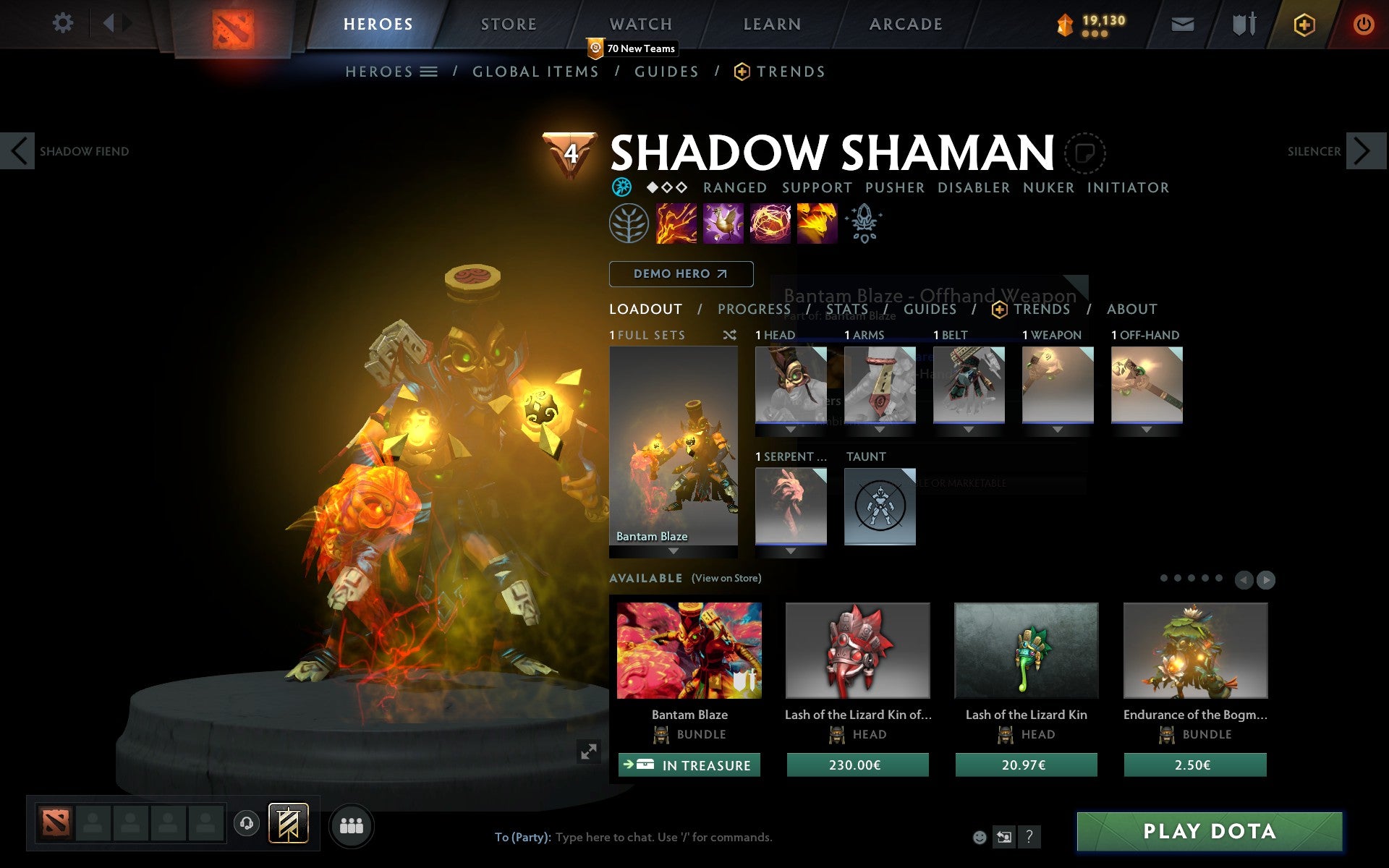Click the hero complexity diamond indicator
Viewport: 1389px width, 868px height.
(x=665, y=187)
